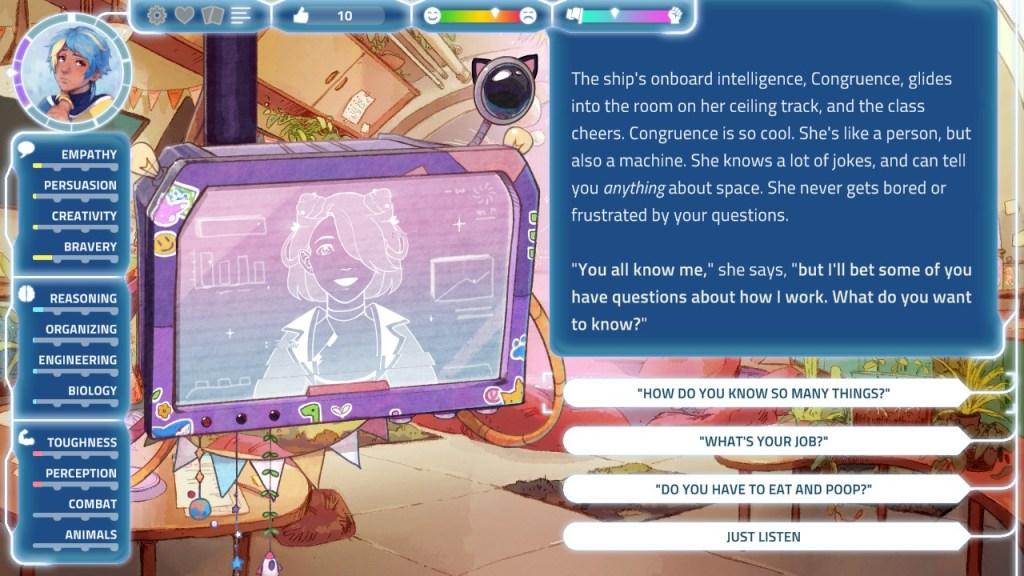
Task: View the Combat skill
Action: click(x=92, y=504)
